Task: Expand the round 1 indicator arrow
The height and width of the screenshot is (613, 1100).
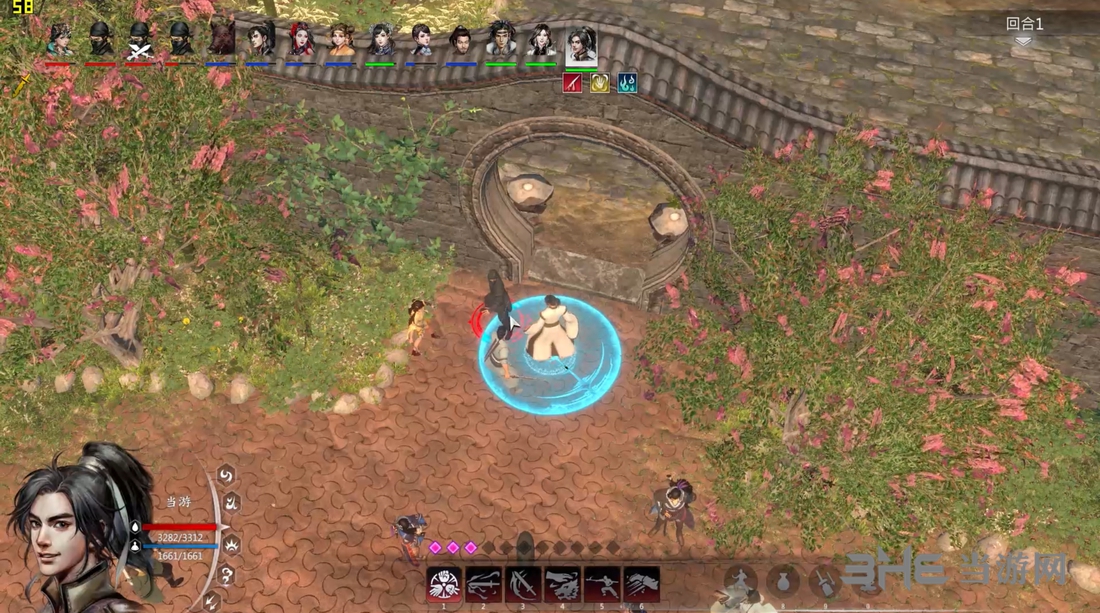Action: (x=1023, y=41)
